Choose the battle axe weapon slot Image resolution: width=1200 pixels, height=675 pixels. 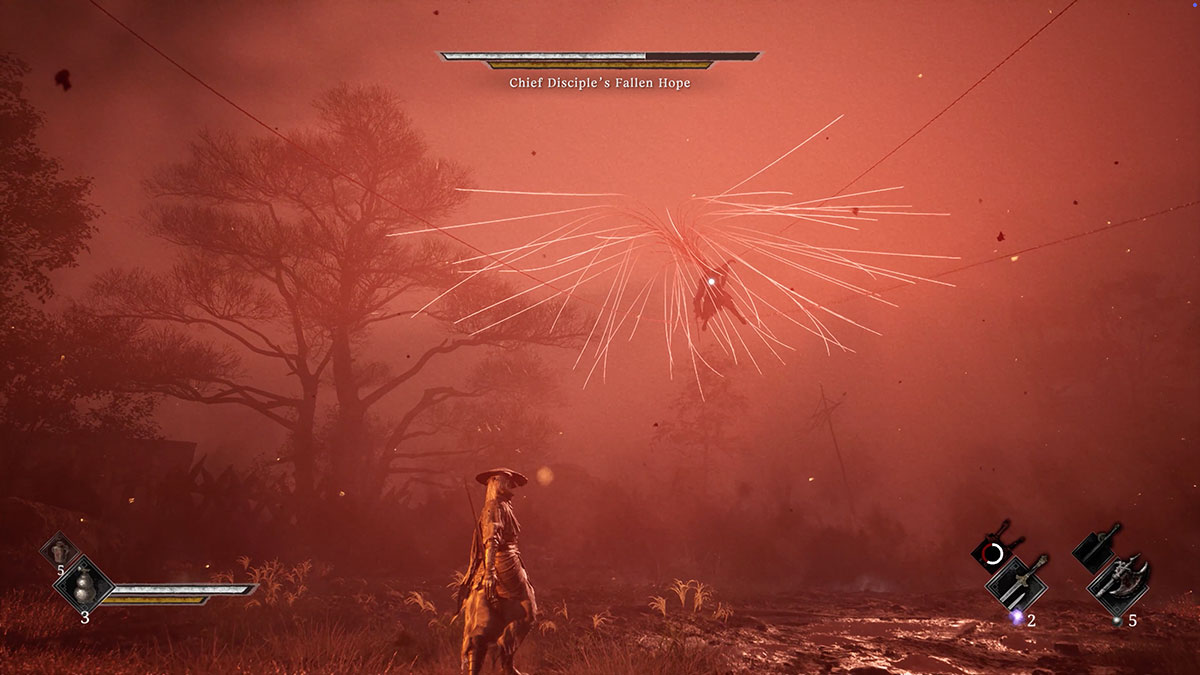(x=1120, y=582)
